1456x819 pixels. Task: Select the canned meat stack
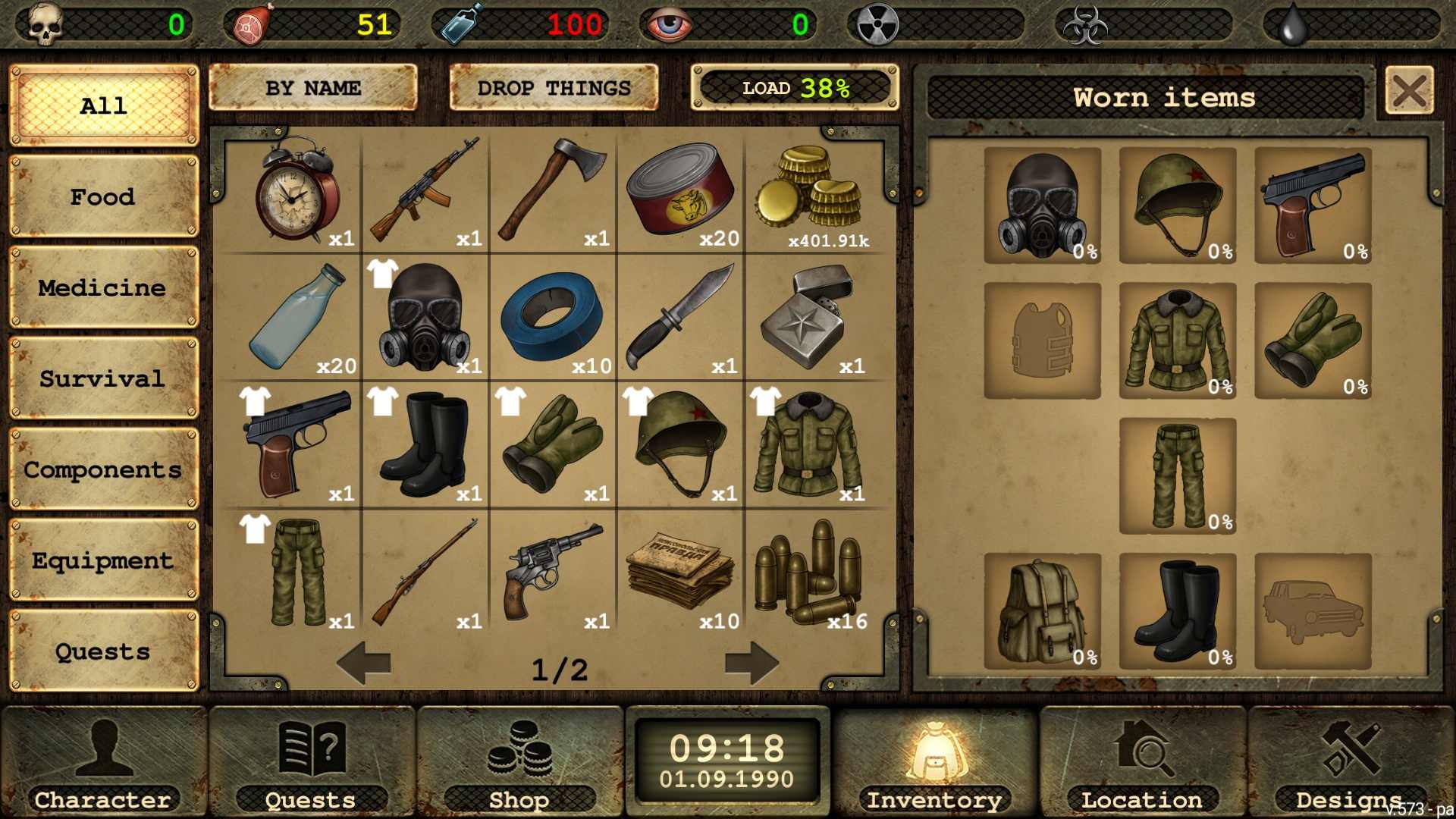click(x=681, y=191)
